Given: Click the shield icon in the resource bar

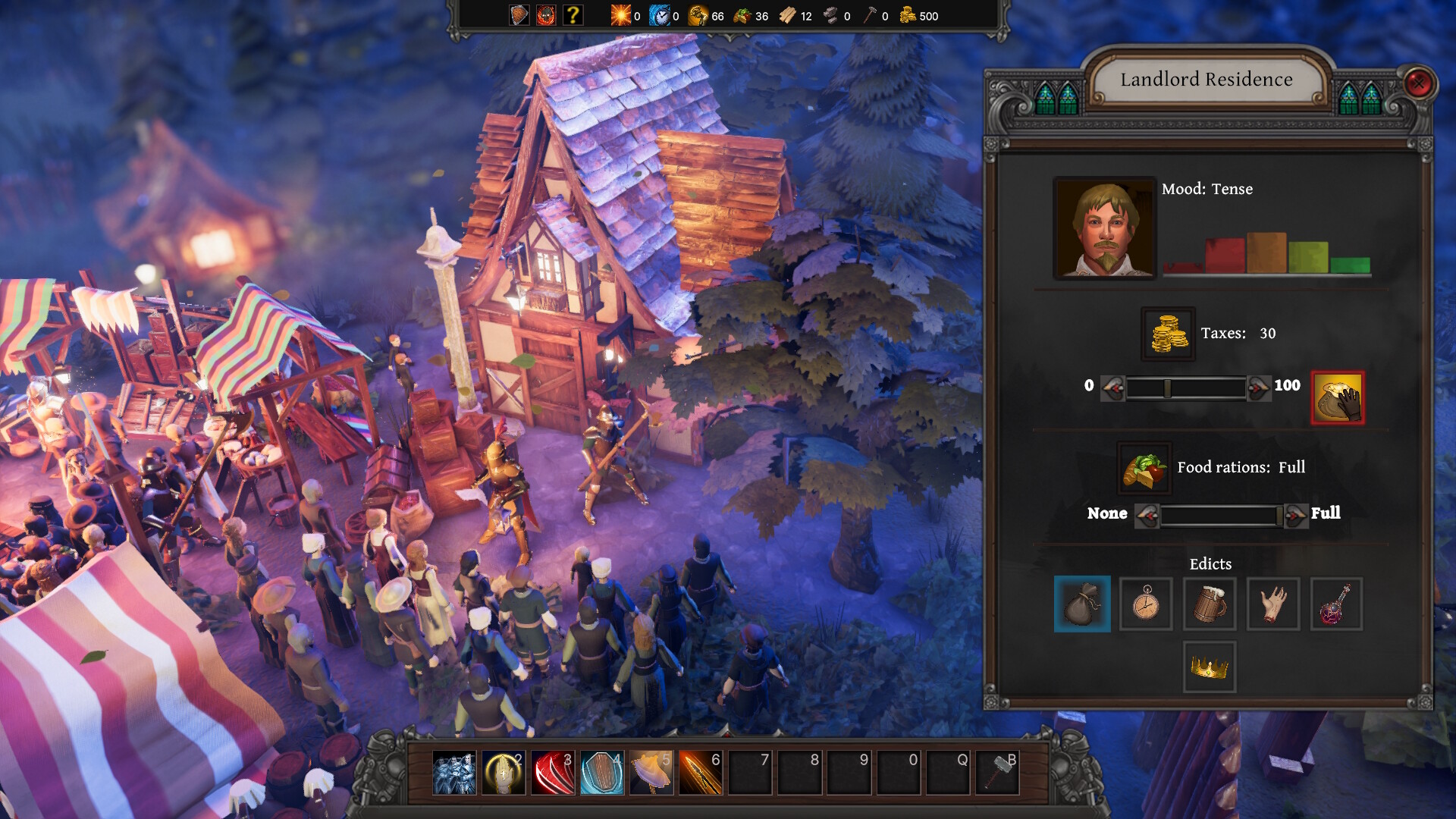Looking at the screenshot, I should click(518, 15).
